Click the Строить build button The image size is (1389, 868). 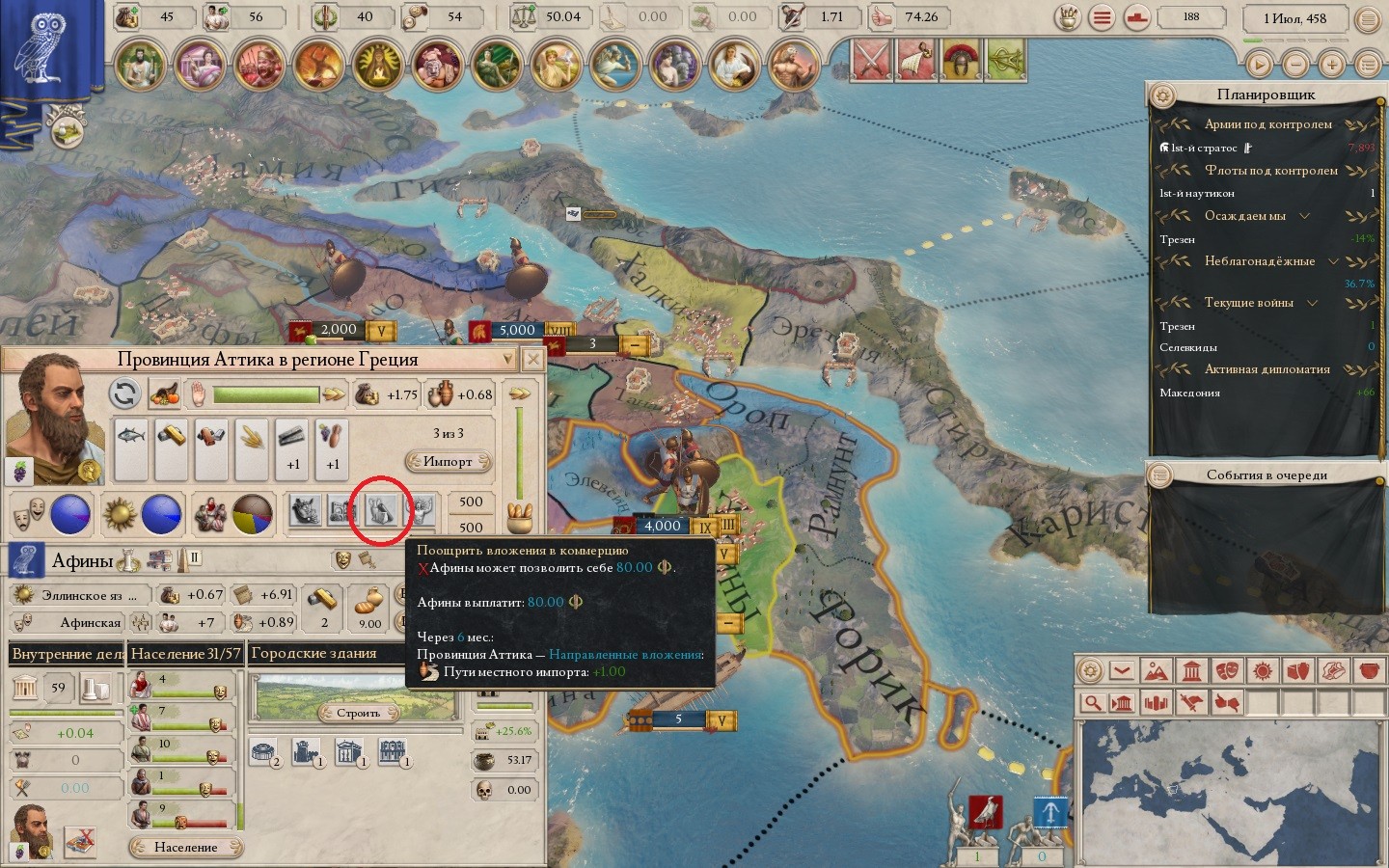[x=358, y=713]
